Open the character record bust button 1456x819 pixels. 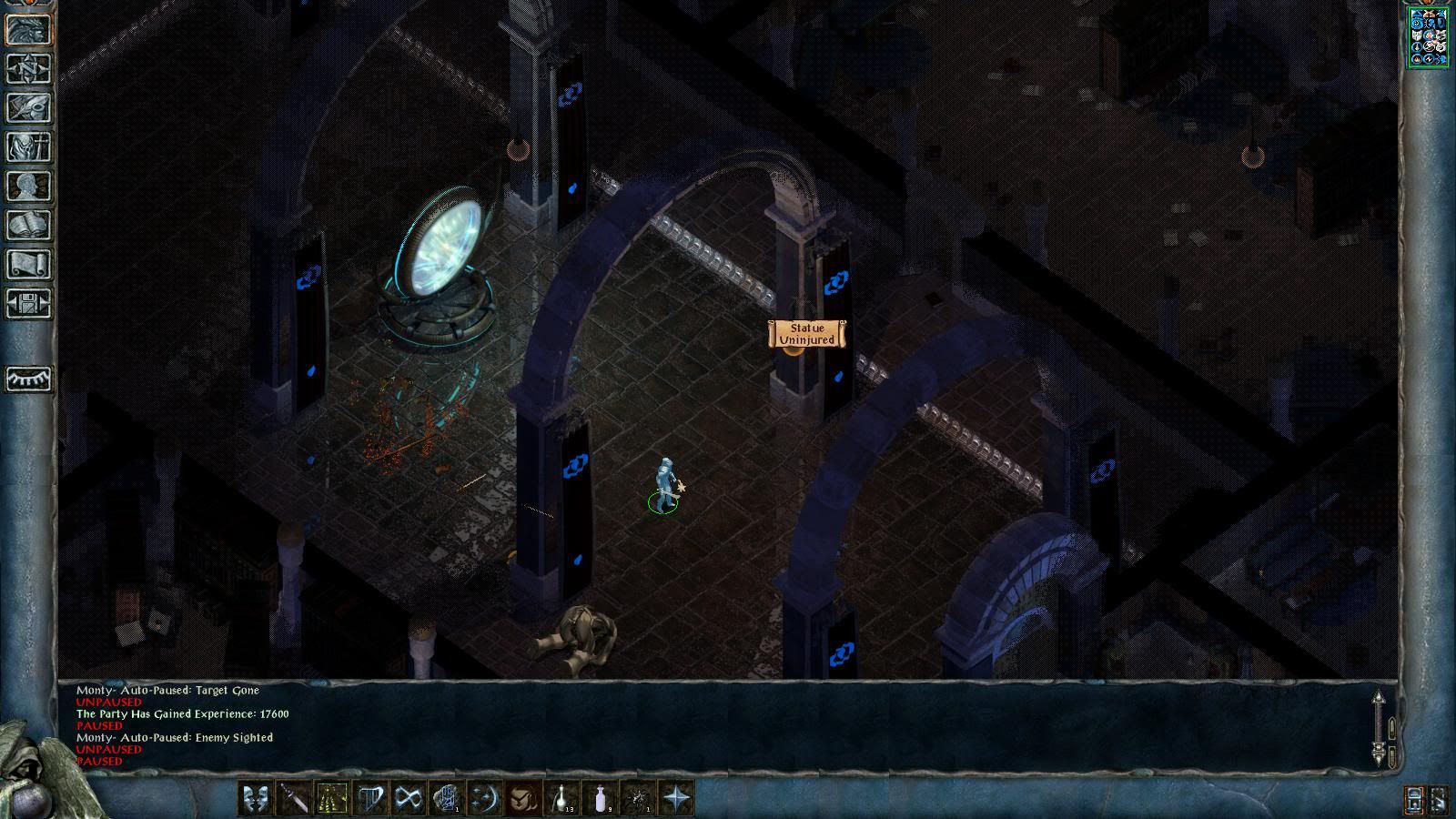[28, 186]
